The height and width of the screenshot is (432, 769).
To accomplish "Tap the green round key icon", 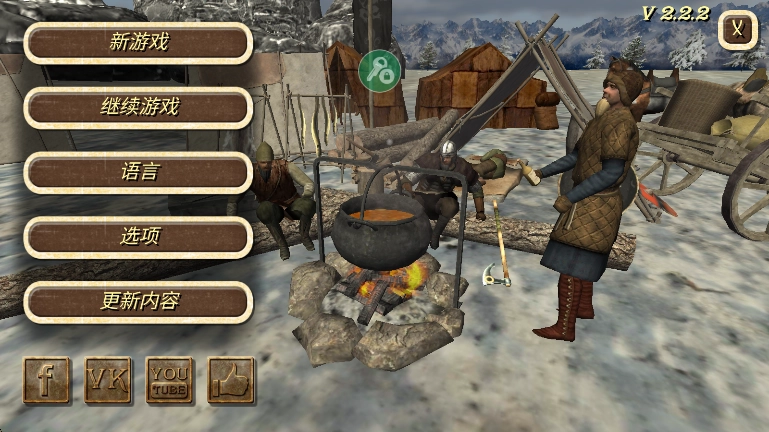I will pyautogui.click(x=379, y=69).
